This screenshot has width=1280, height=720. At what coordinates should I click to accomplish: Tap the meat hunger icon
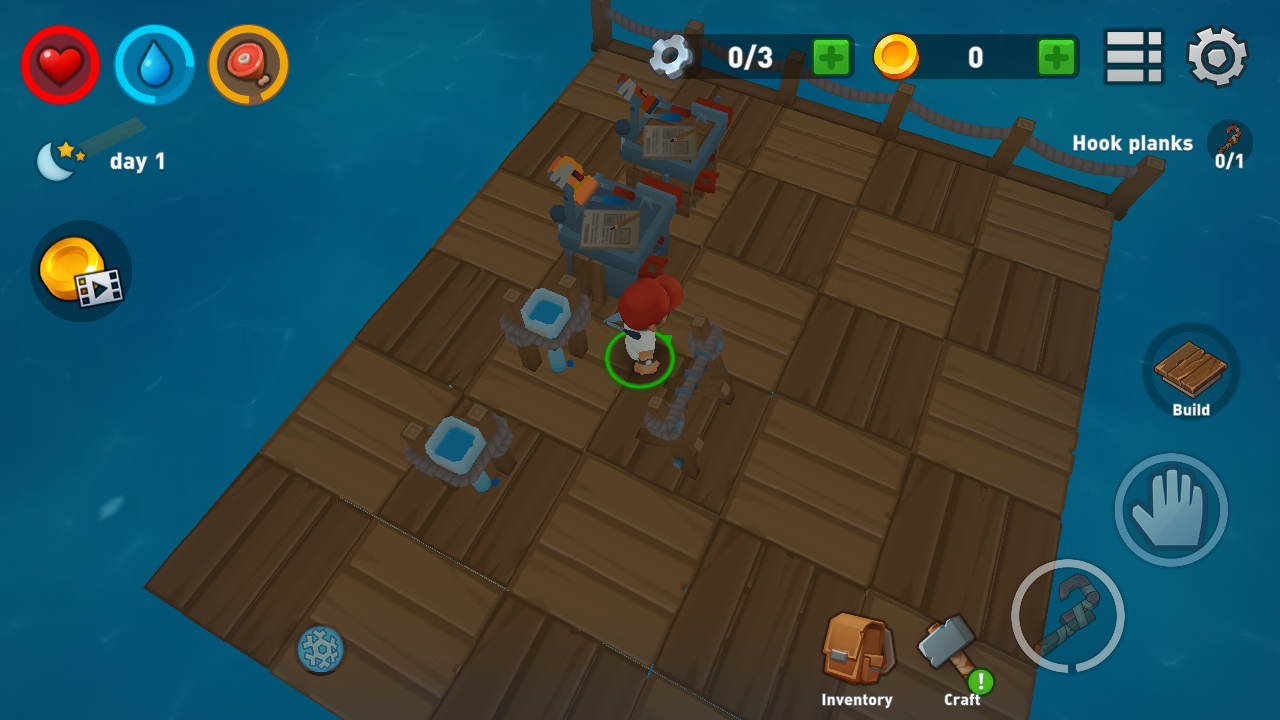pyautogui.click(x=248, y=65)
